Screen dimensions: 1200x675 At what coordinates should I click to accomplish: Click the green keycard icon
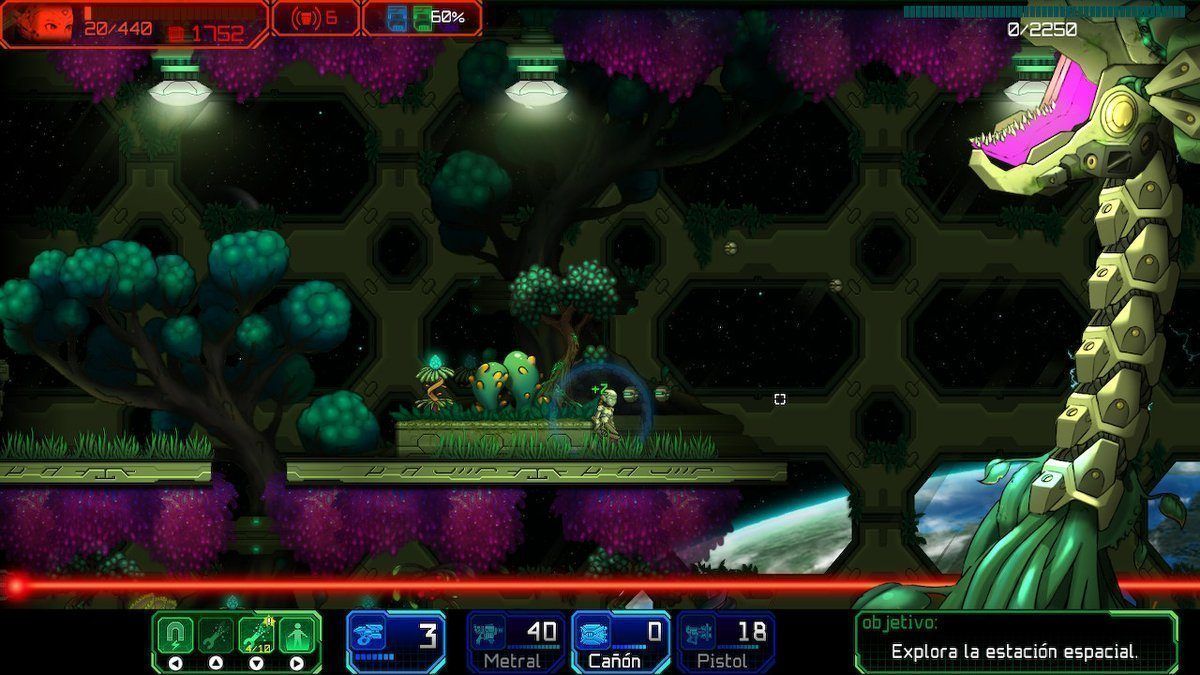(x=421, y=18)
